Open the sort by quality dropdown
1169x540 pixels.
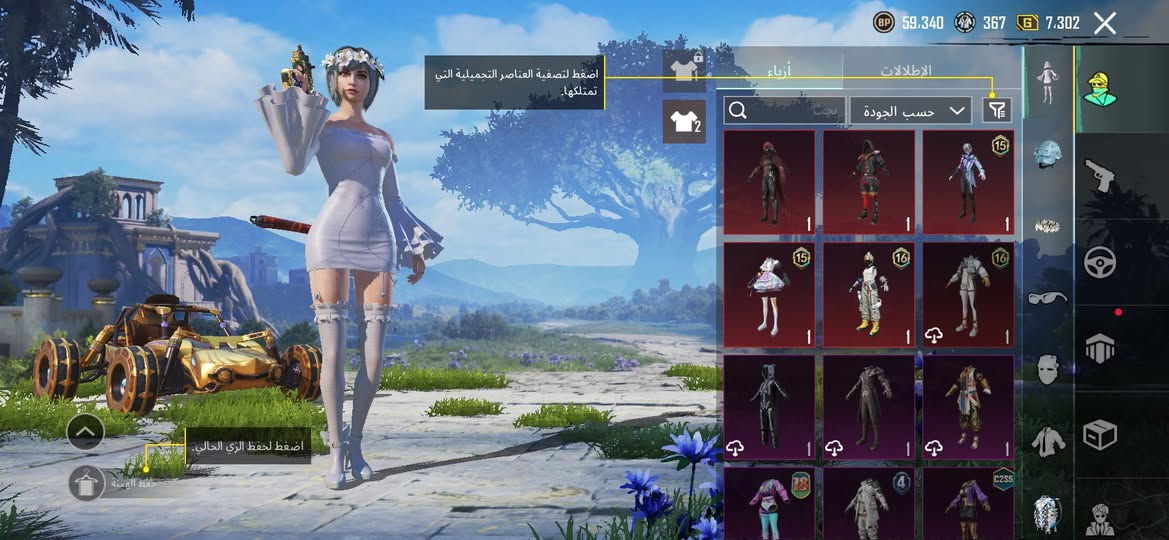click(x=910, y=111)
